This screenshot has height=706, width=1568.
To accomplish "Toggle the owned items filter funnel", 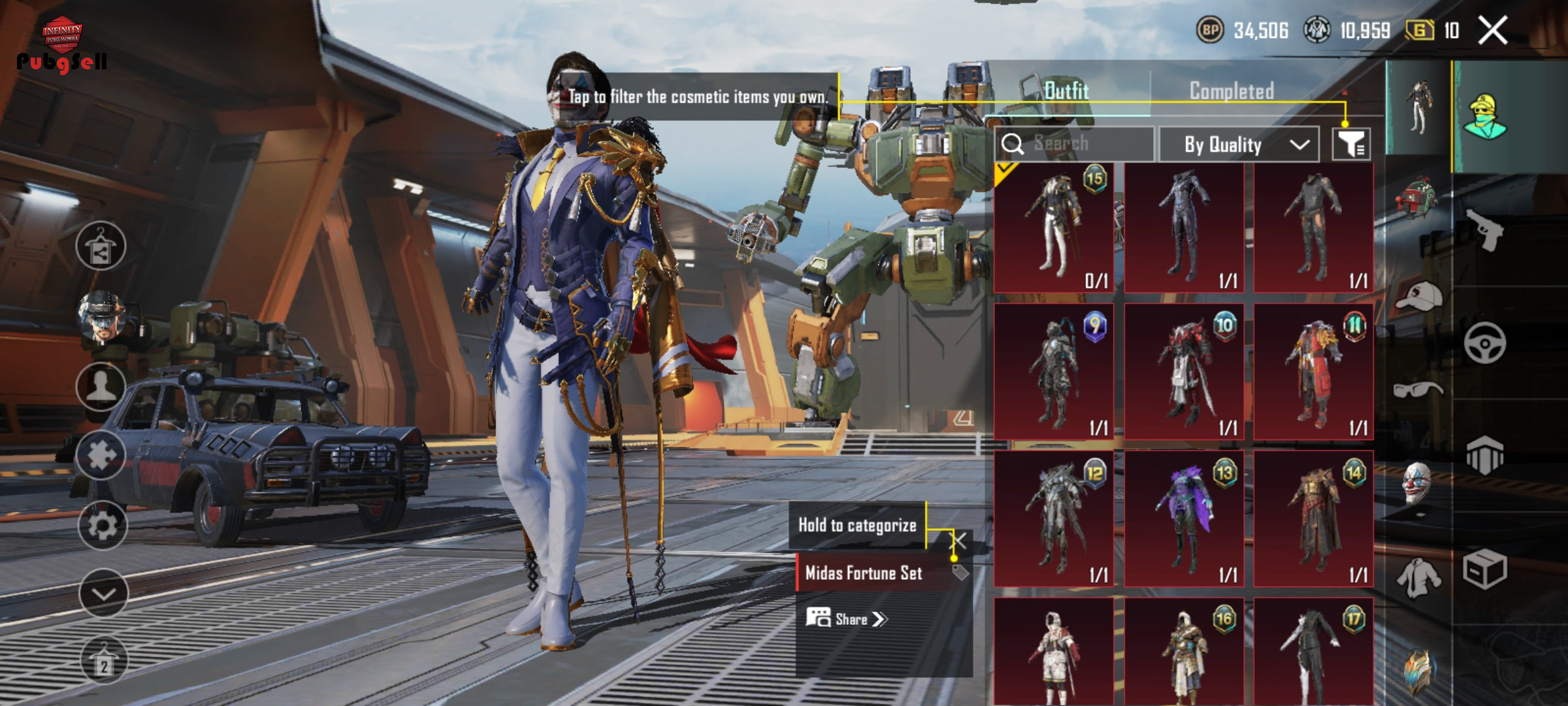I will click(x=1351, y=144).
